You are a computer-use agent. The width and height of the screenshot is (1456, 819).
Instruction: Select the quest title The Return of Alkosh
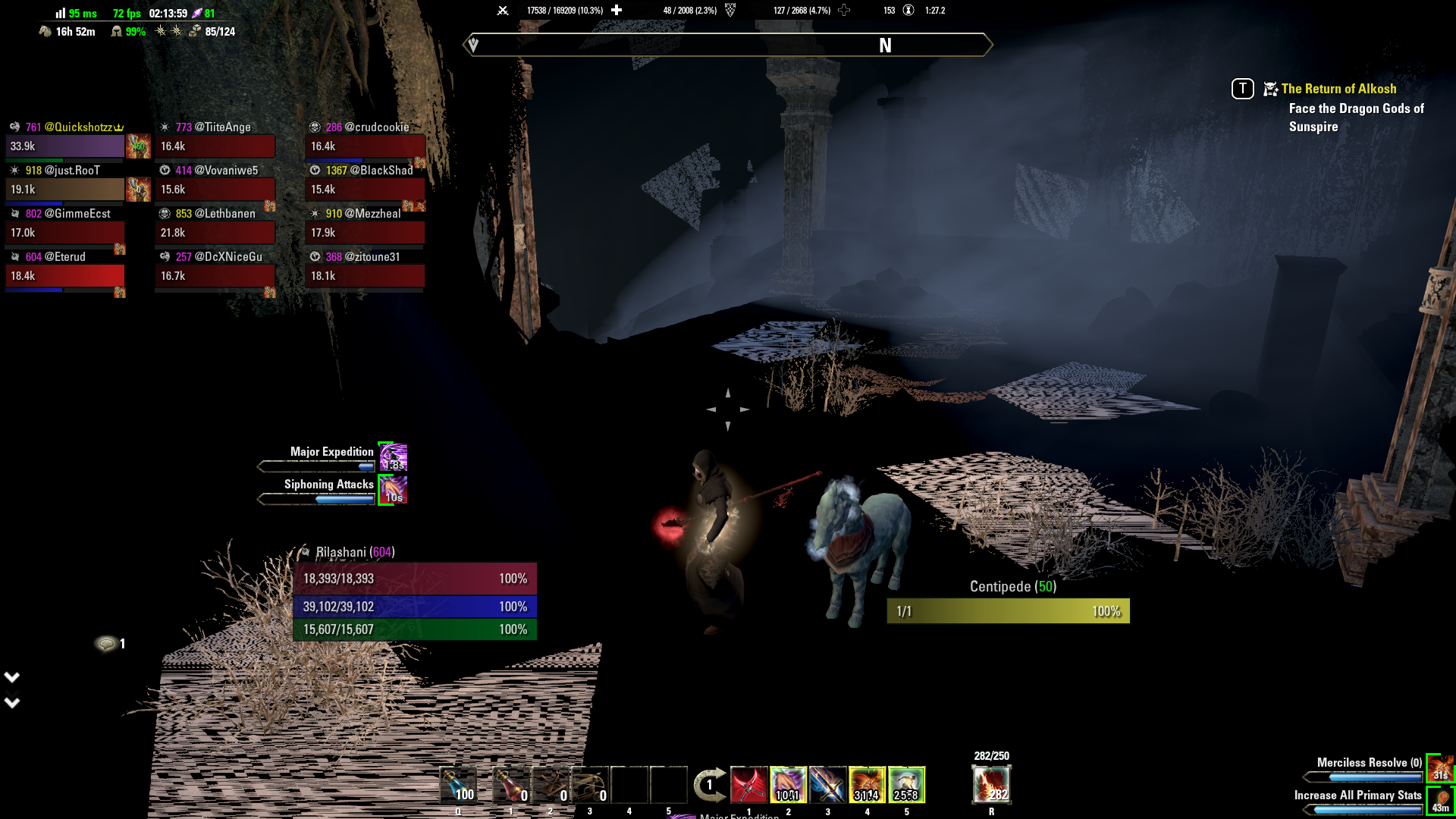1338,89
